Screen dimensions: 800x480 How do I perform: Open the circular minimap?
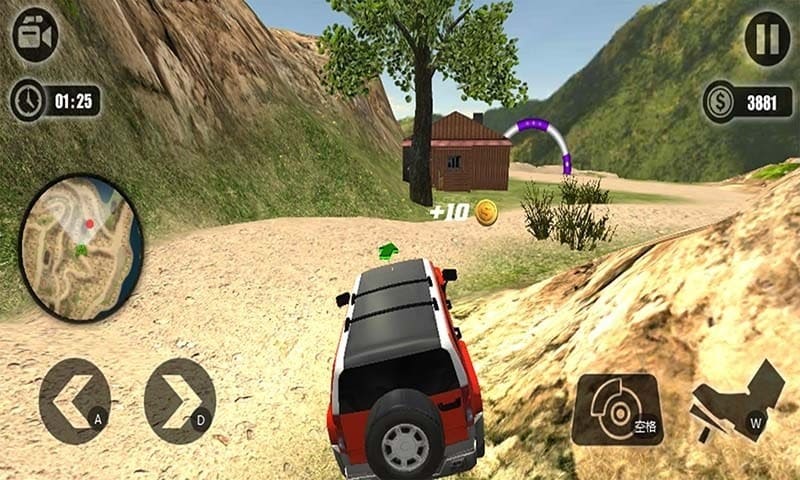tap(81, 247)
